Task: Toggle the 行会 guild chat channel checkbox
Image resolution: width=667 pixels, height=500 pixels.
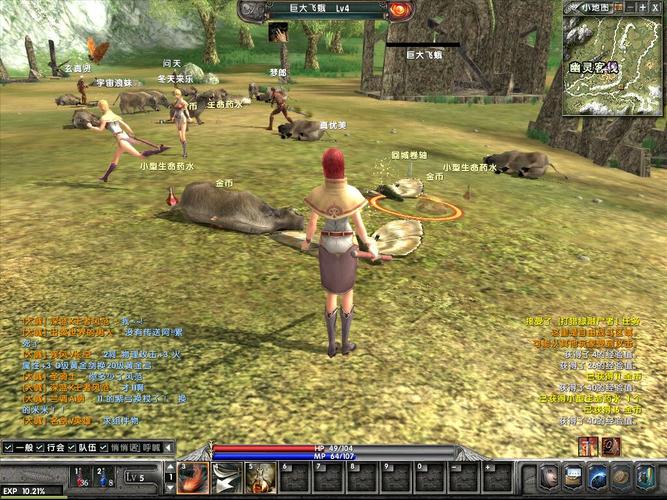Action: (47, 448)
